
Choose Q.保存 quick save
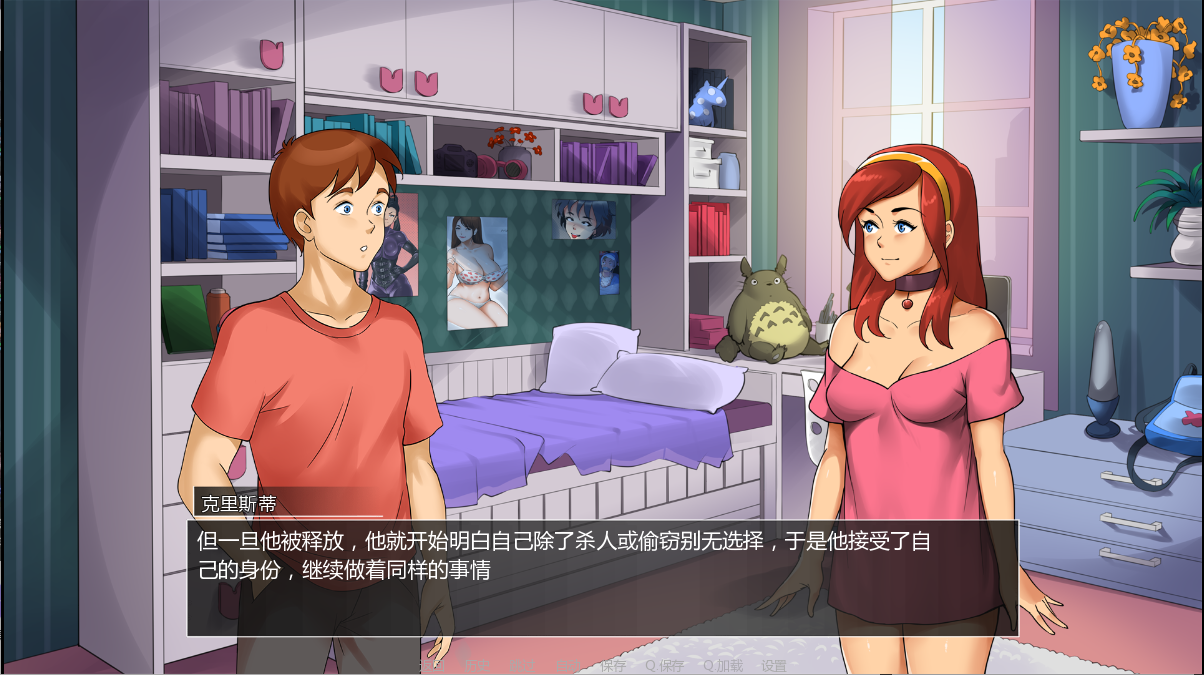665,665
